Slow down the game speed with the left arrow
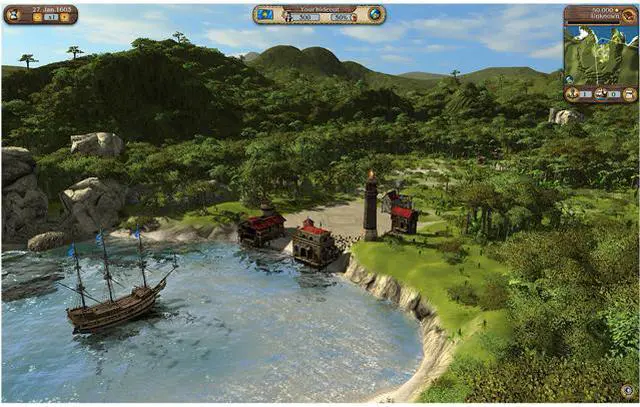This screenshot has height=407, width=640. click(36, 18)
